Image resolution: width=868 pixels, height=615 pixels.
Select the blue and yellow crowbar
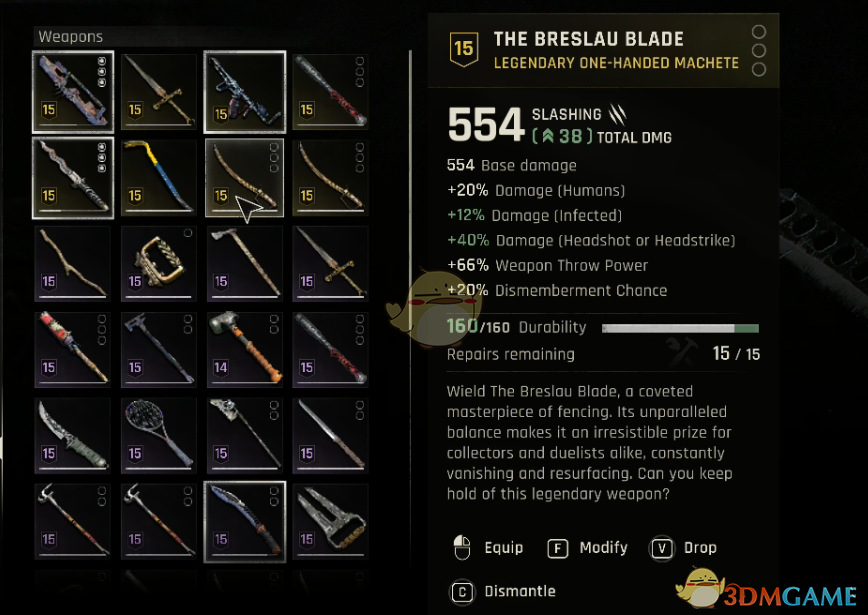(x=158, y=177)
